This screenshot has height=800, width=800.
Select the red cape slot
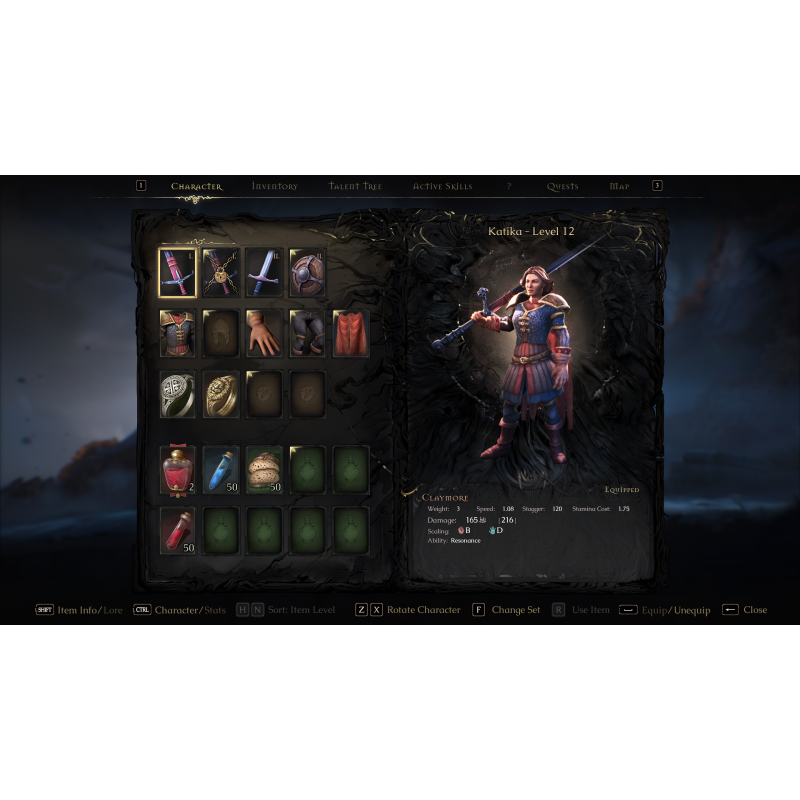coord(351,334)
